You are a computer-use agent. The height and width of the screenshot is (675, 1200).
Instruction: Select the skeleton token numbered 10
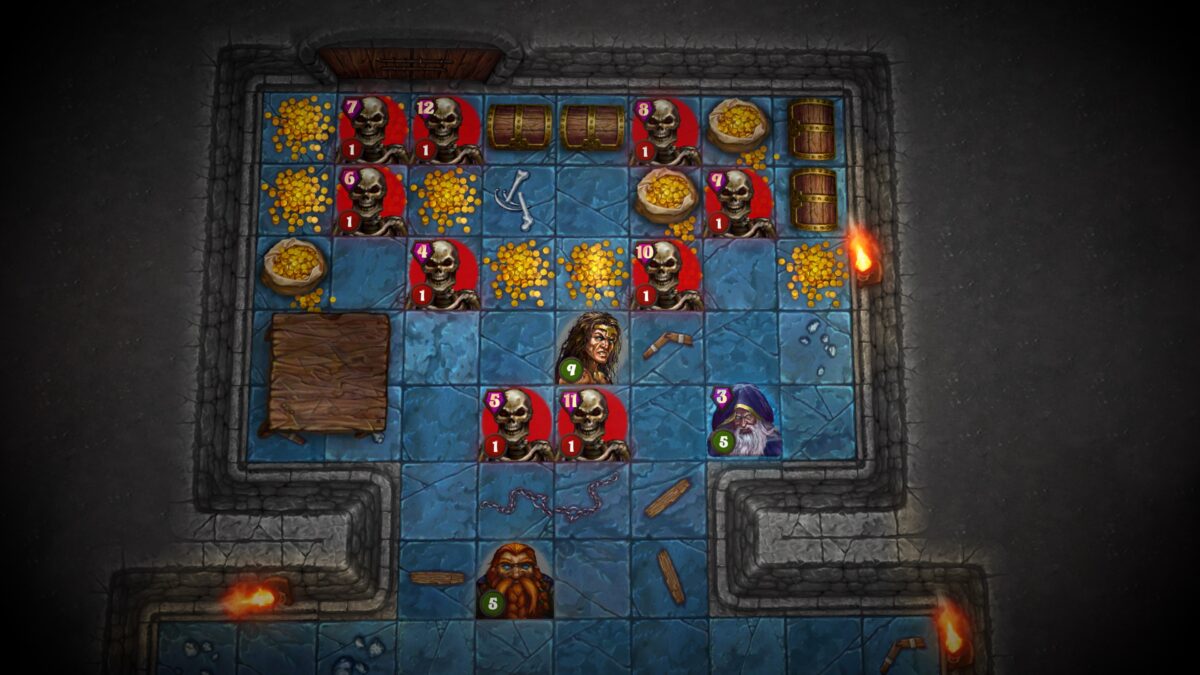coord(666,273)
